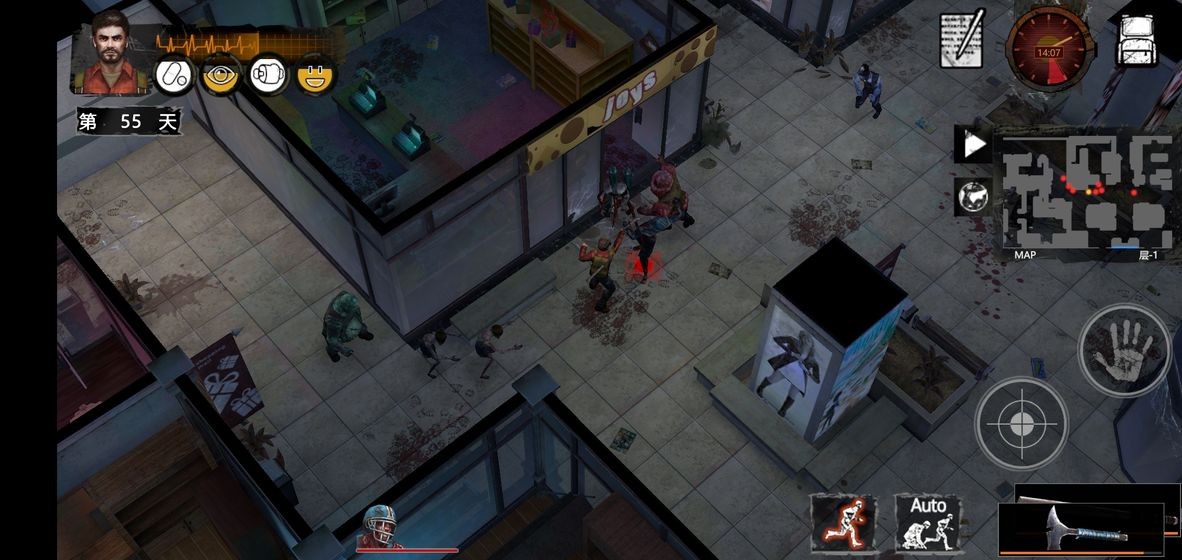Check the pill health status icon
Image resolution: width=1182 pixels, height=560 pixels.
pyautogui.click(x=174, y=75)
